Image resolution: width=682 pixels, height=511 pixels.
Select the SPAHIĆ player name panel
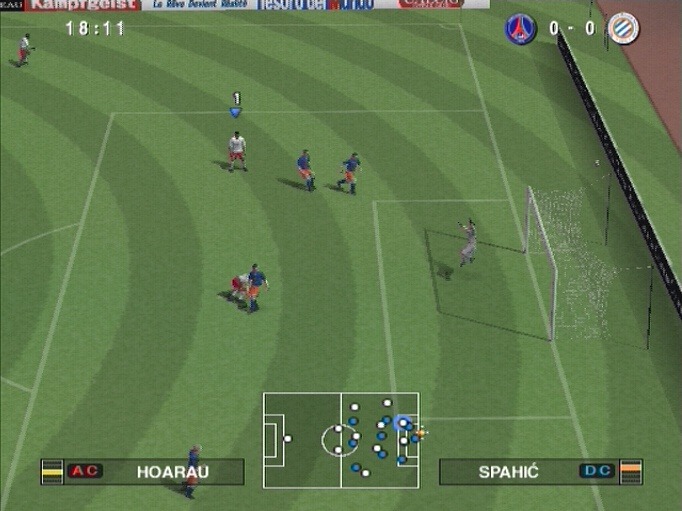point(540,471)
